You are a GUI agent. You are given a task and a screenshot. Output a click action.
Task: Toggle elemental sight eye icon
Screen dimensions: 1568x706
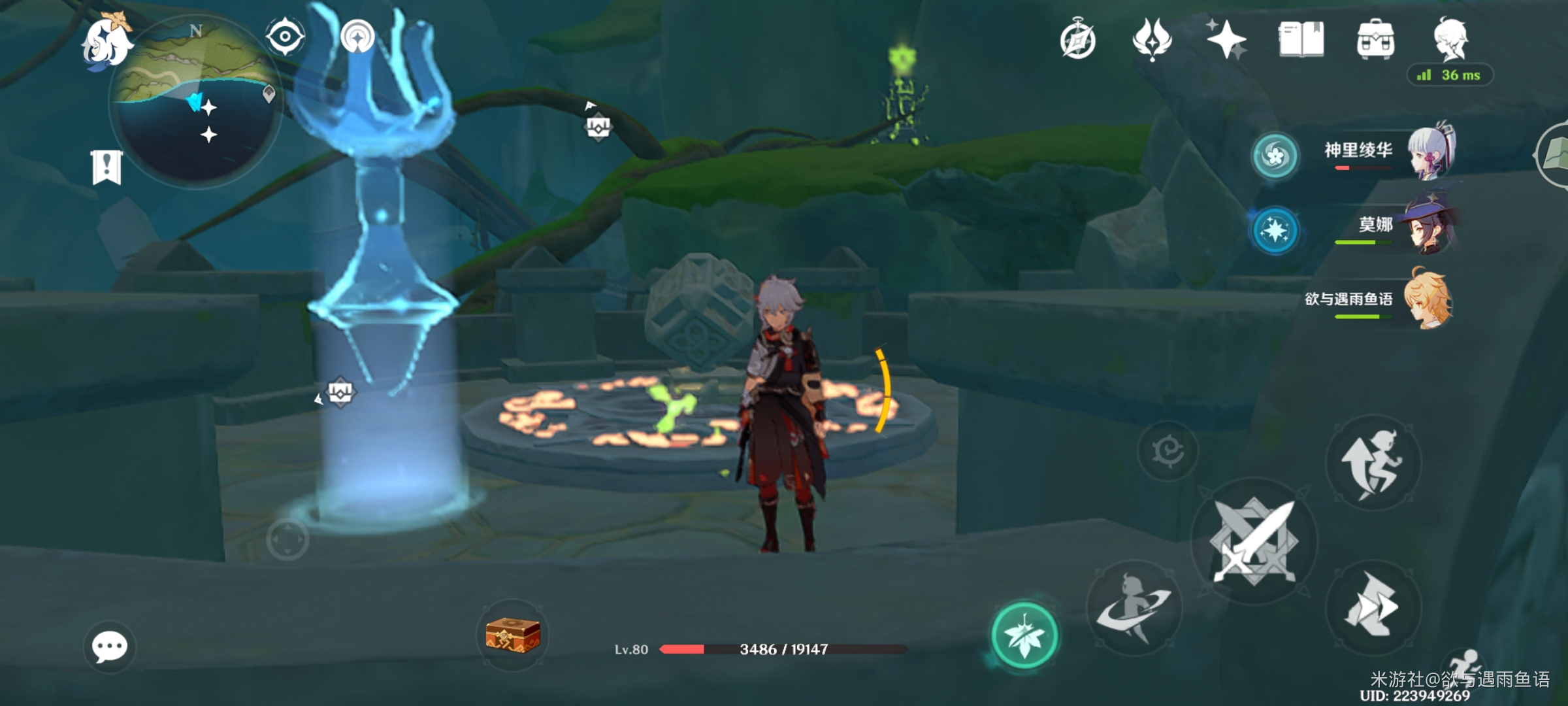point(285,36)
